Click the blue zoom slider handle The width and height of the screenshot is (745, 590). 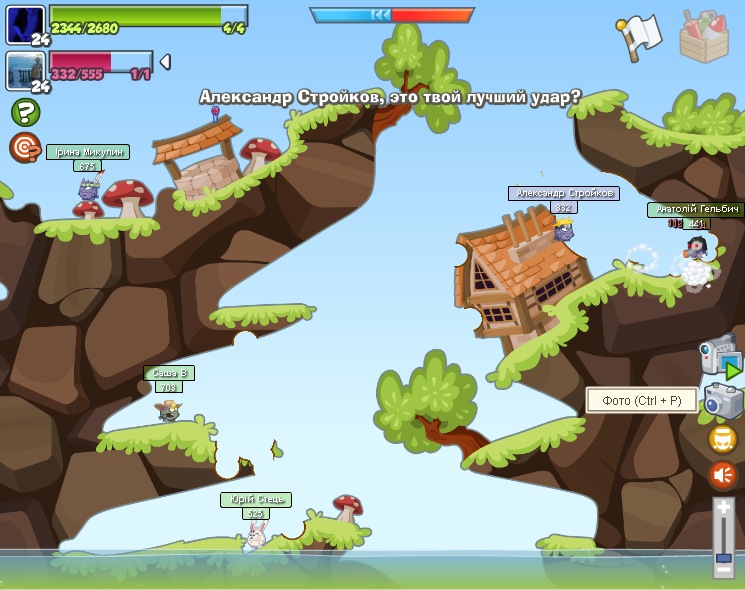coord(724,556)
